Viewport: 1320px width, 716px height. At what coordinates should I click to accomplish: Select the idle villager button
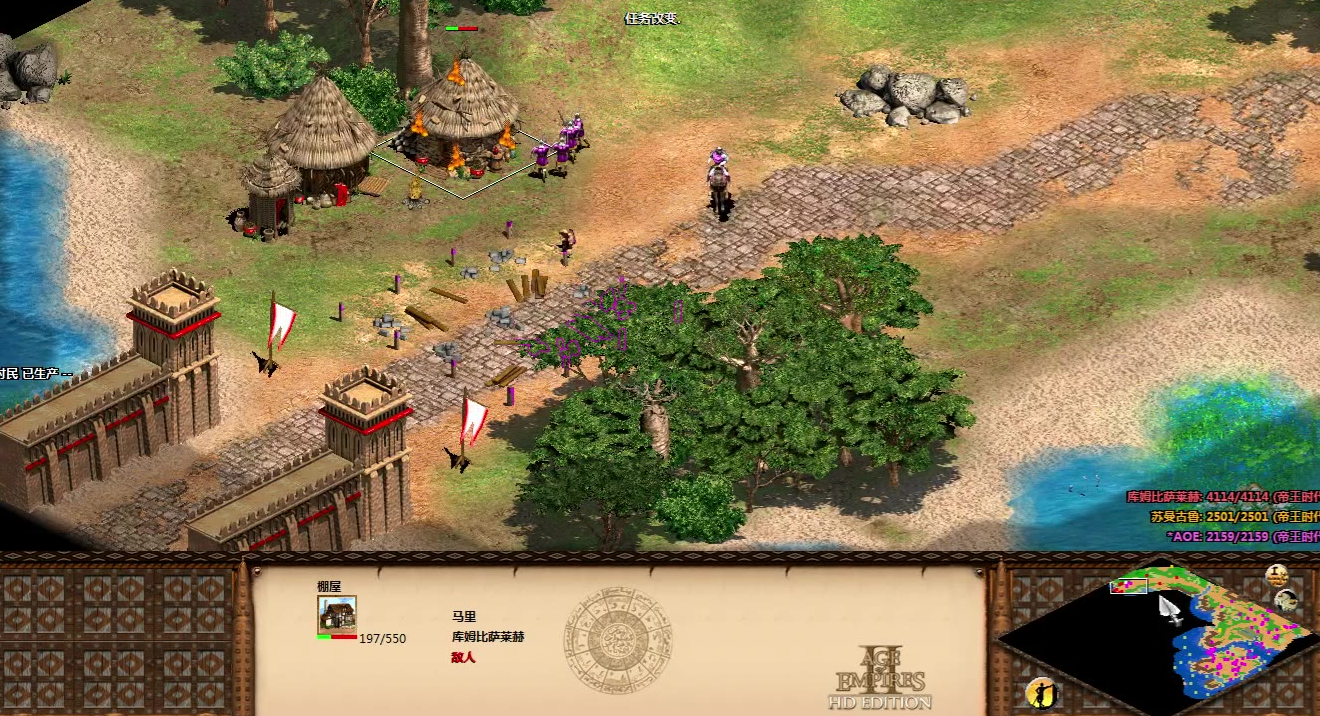pos(1041,692)
